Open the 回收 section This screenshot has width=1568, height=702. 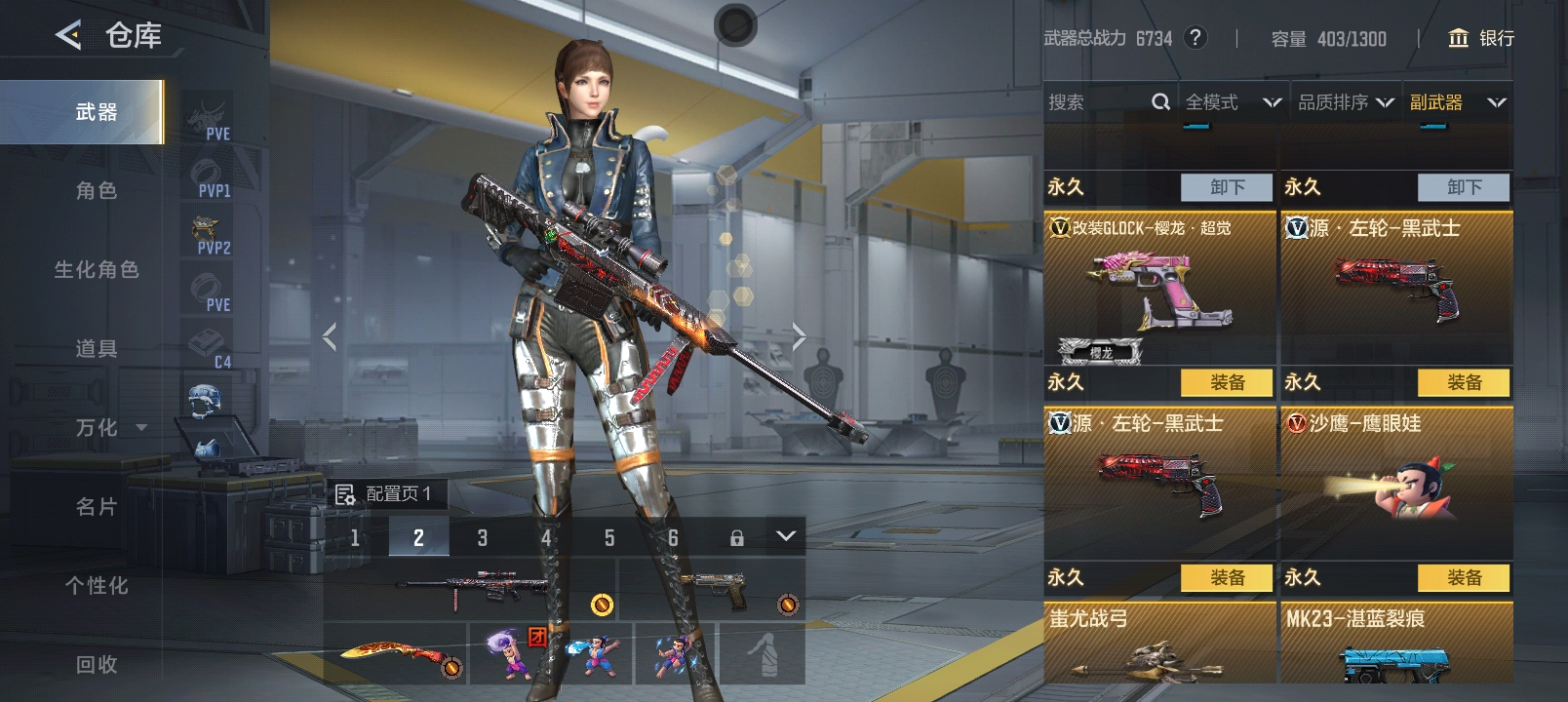point(96,665)
